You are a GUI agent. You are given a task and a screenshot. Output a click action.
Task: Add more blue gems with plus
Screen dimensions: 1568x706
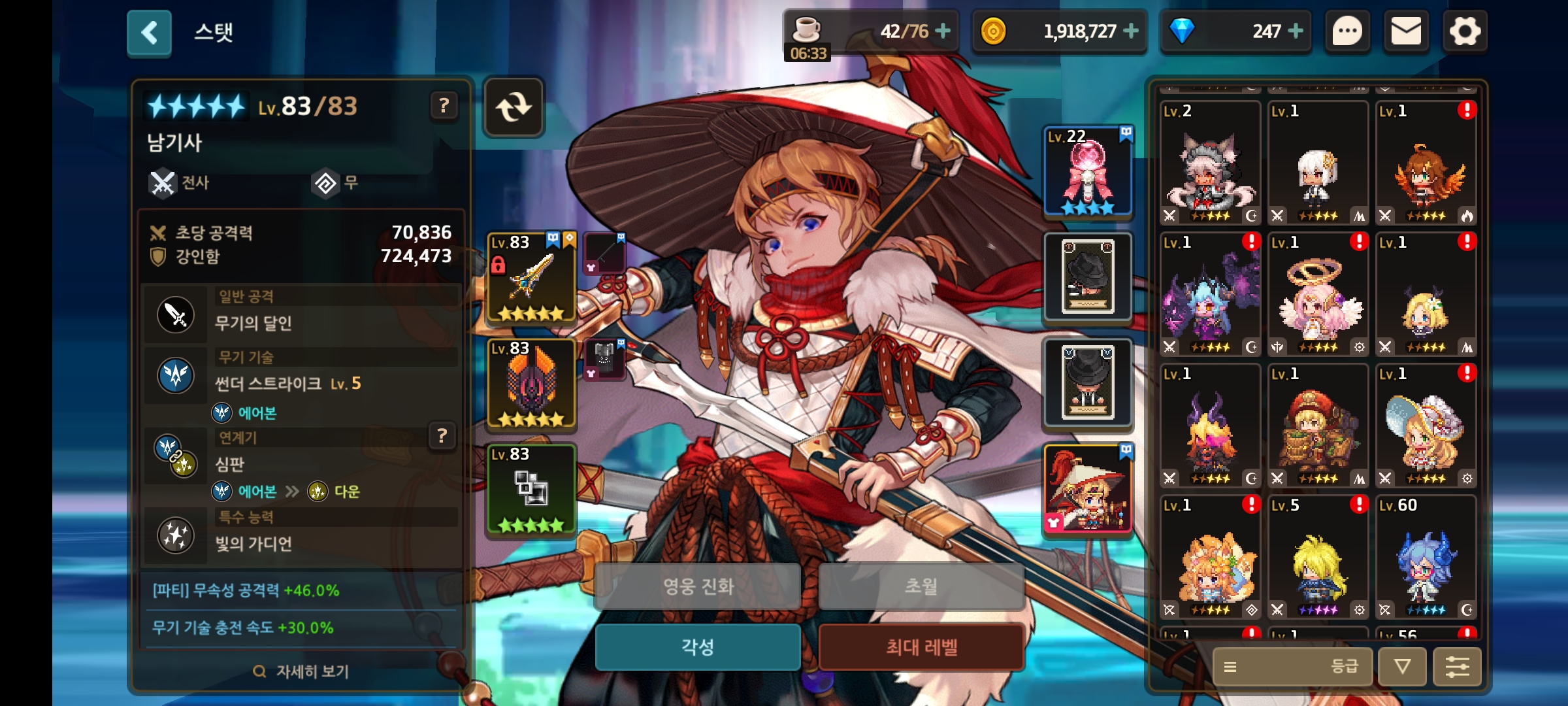coord(1295,31)
